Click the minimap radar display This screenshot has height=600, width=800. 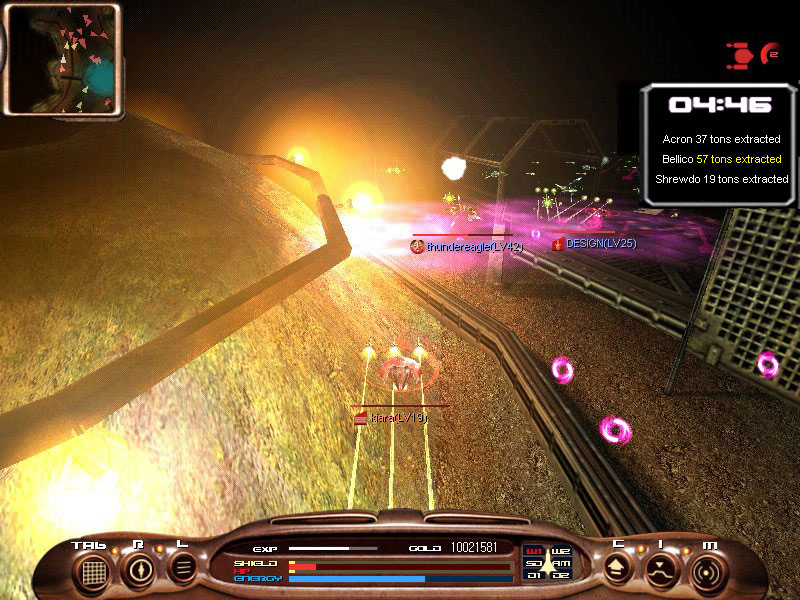(62, 58)
